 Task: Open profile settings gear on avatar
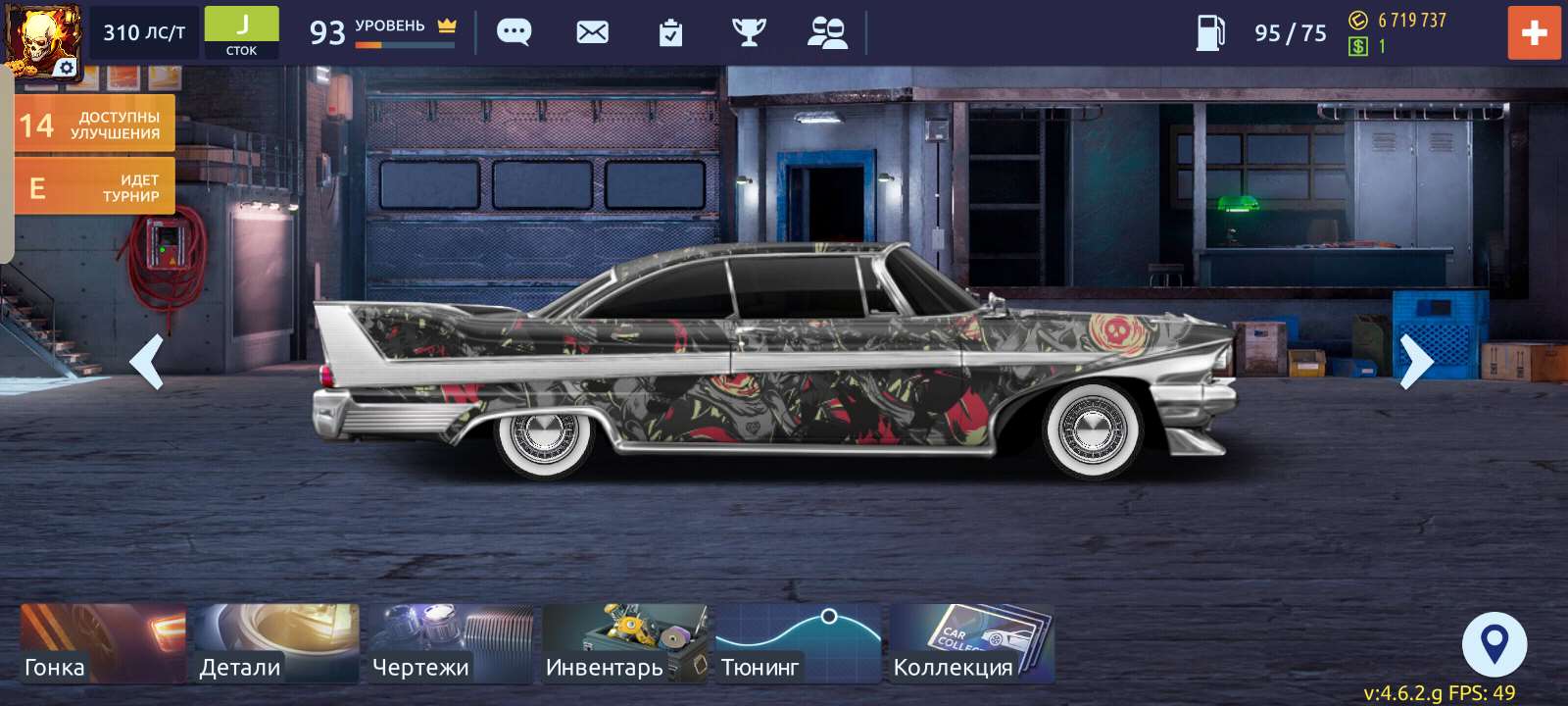pos(65,67)
